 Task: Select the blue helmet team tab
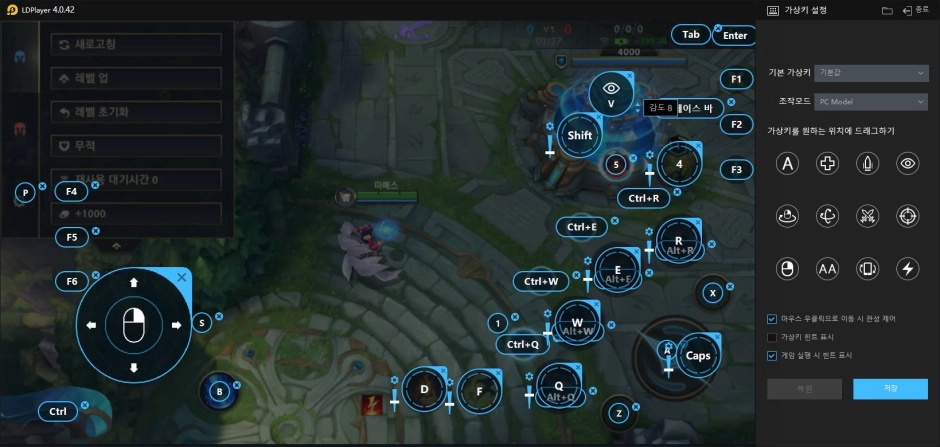(19, 56)
